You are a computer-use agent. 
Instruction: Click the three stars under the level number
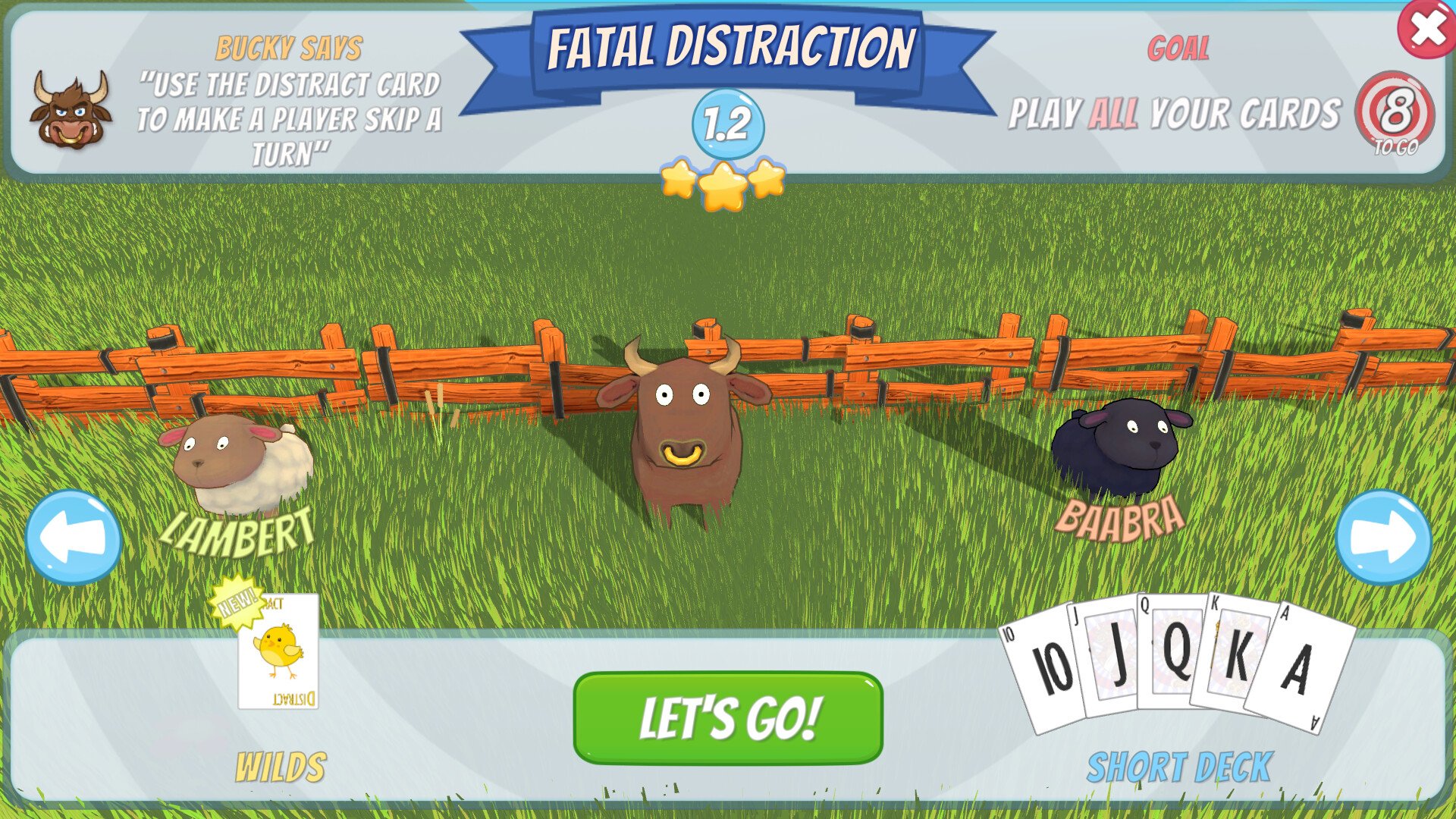tap(724, 182)
